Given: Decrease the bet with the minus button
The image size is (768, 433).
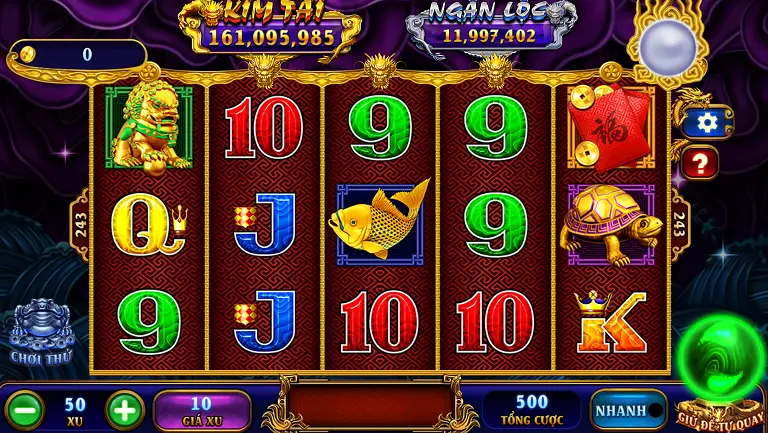Looking at the screenshot, I should coord(25,410).
